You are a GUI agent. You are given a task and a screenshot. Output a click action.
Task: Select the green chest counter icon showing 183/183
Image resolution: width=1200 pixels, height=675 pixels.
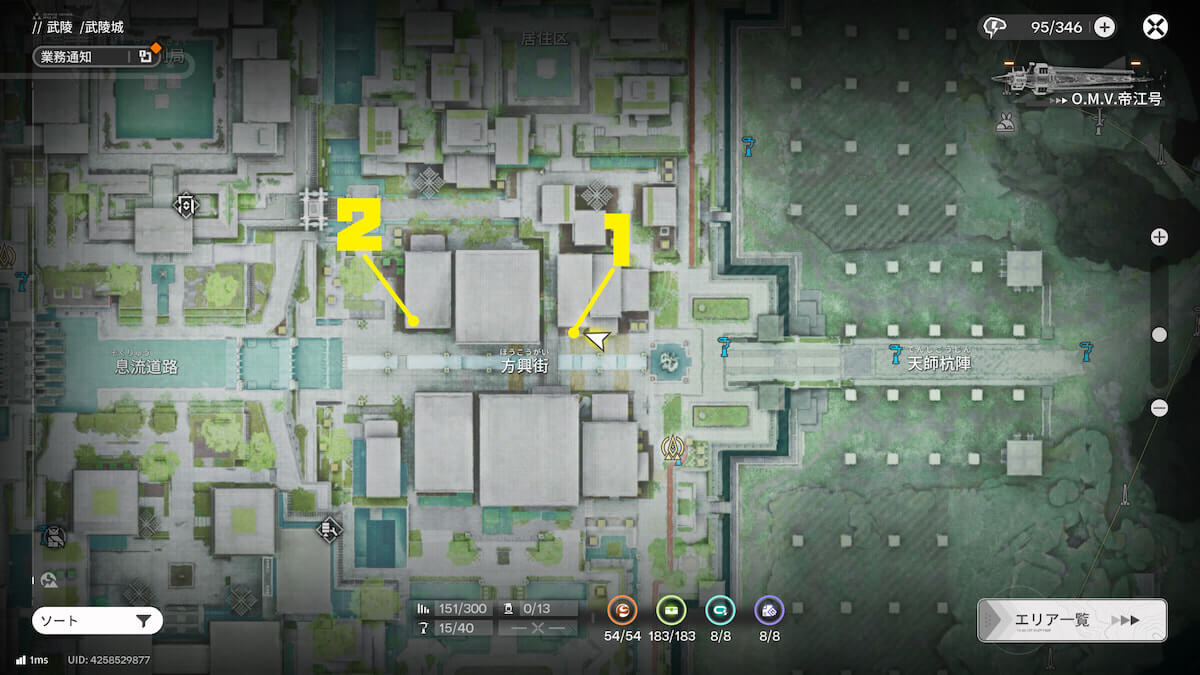click(x=671, y=610)
